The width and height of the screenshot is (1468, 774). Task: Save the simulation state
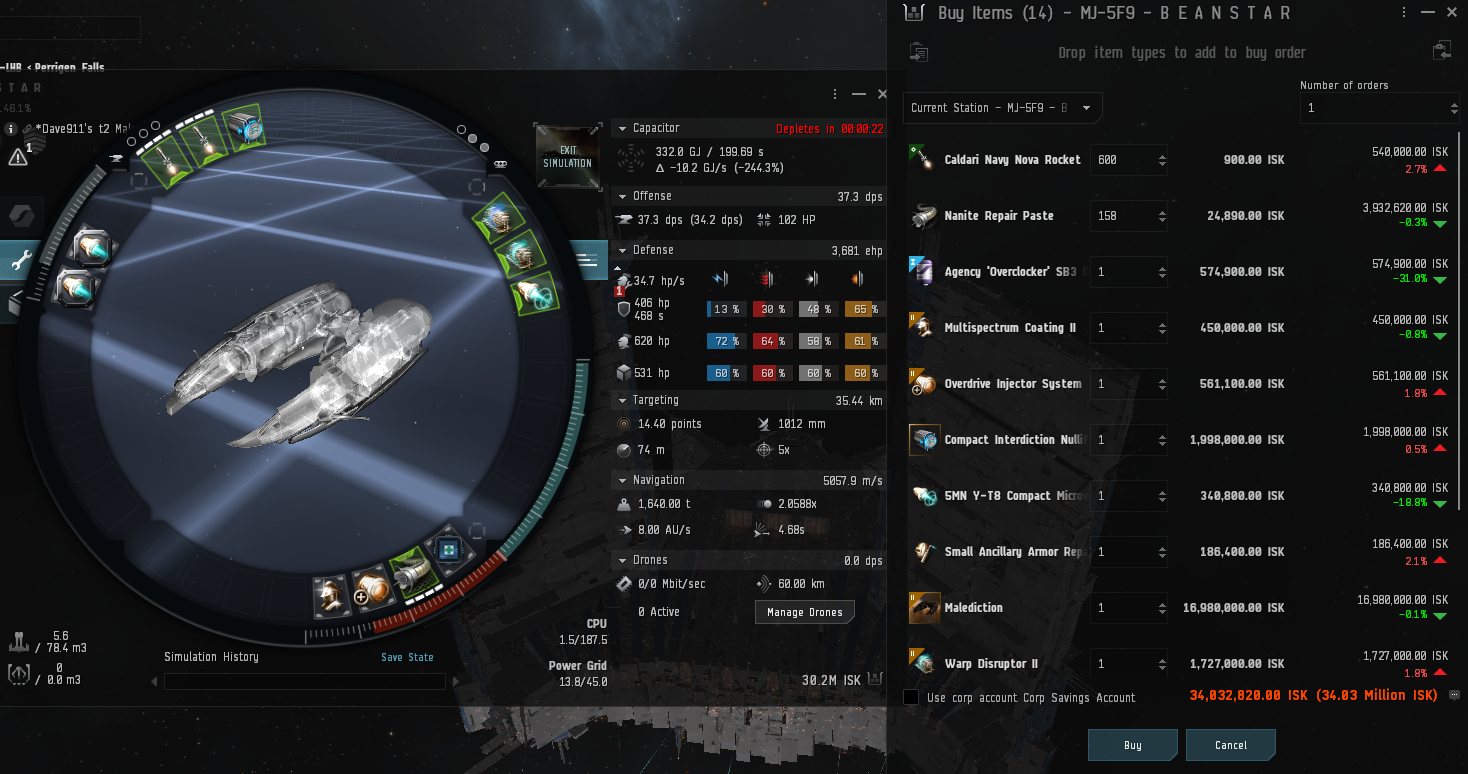pyautogui.click(x=407, y=657)
